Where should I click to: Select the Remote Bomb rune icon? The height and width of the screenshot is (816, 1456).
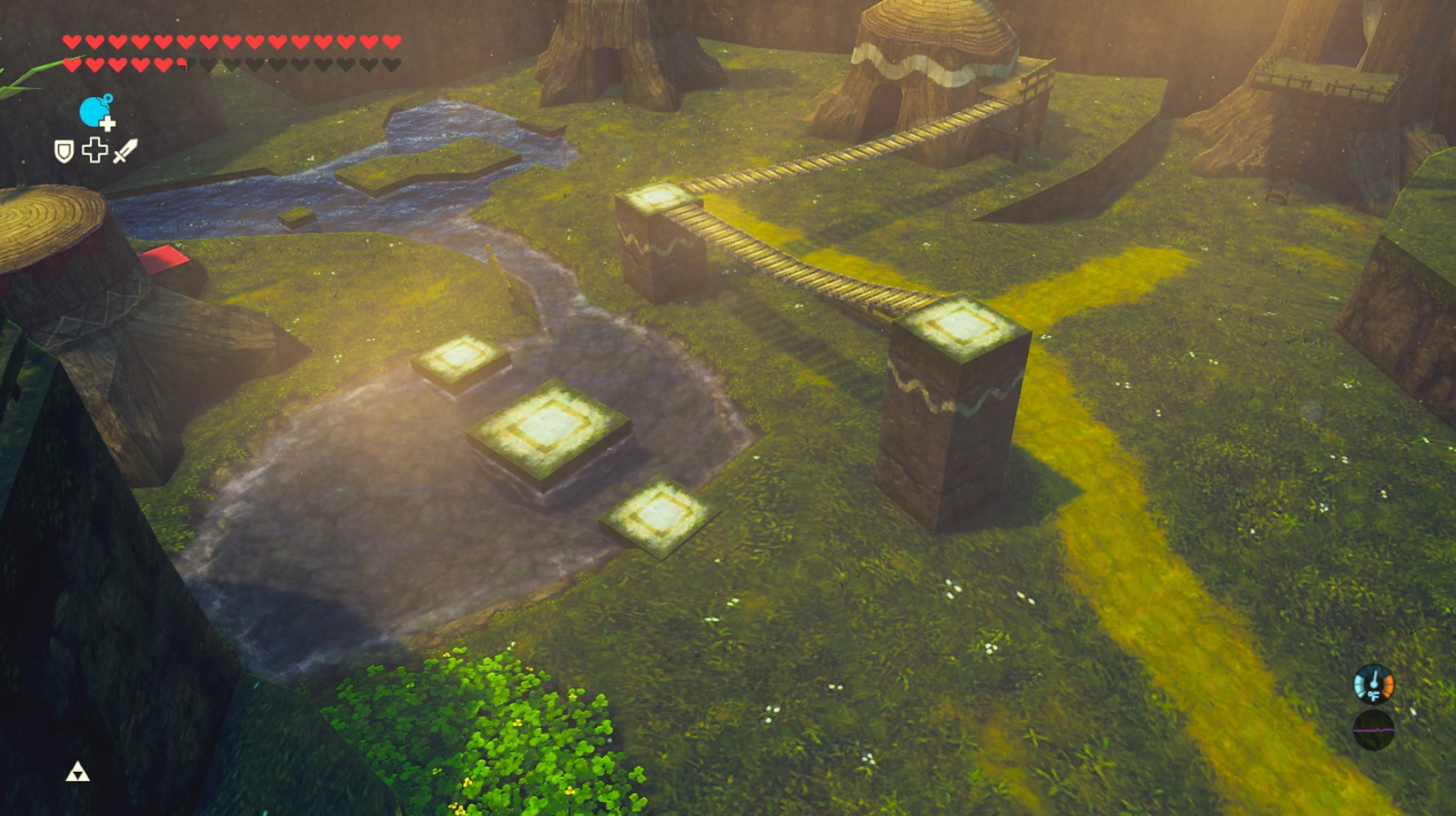click(94, 113)
